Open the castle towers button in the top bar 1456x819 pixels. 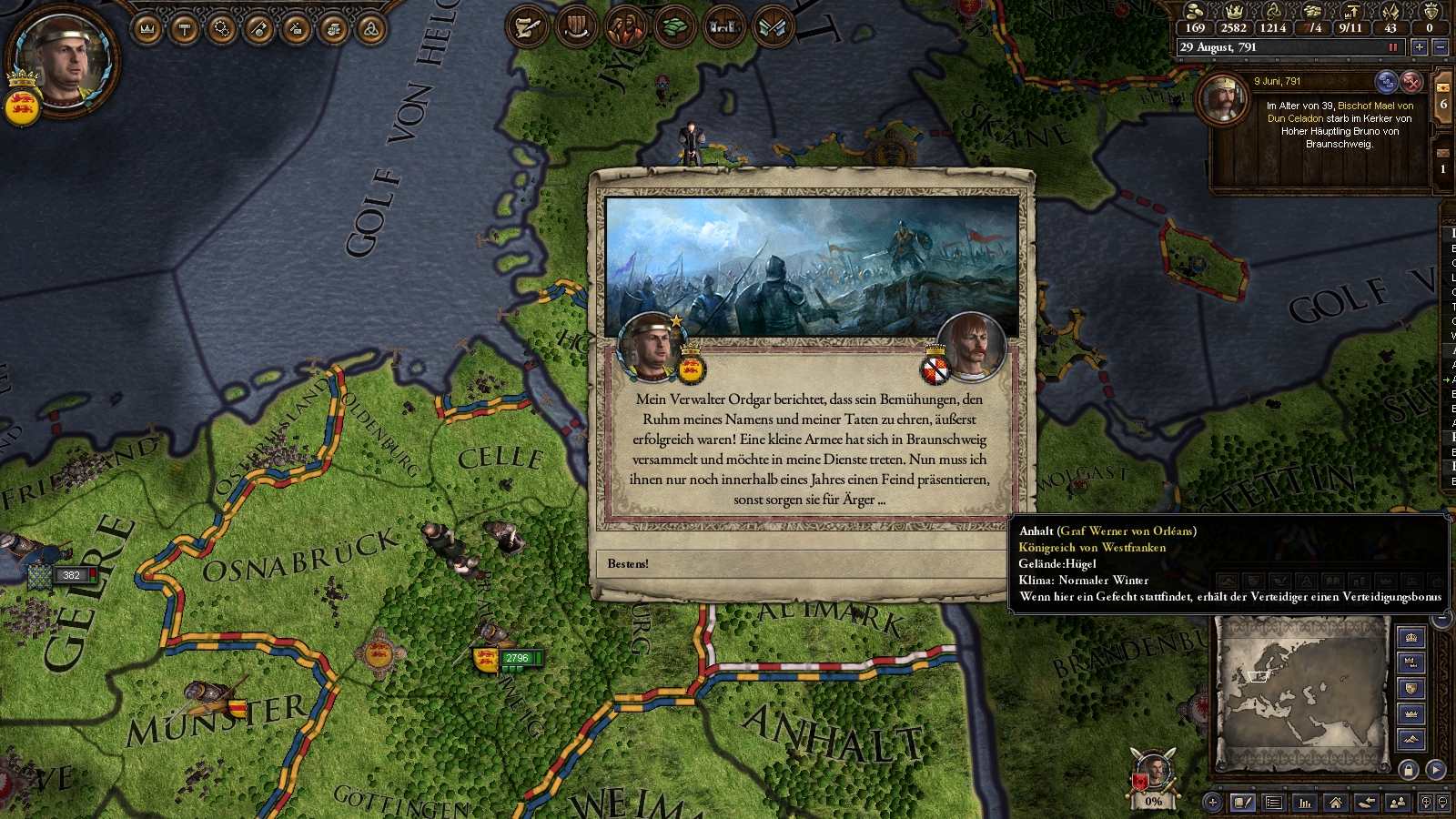click(723, 27)
